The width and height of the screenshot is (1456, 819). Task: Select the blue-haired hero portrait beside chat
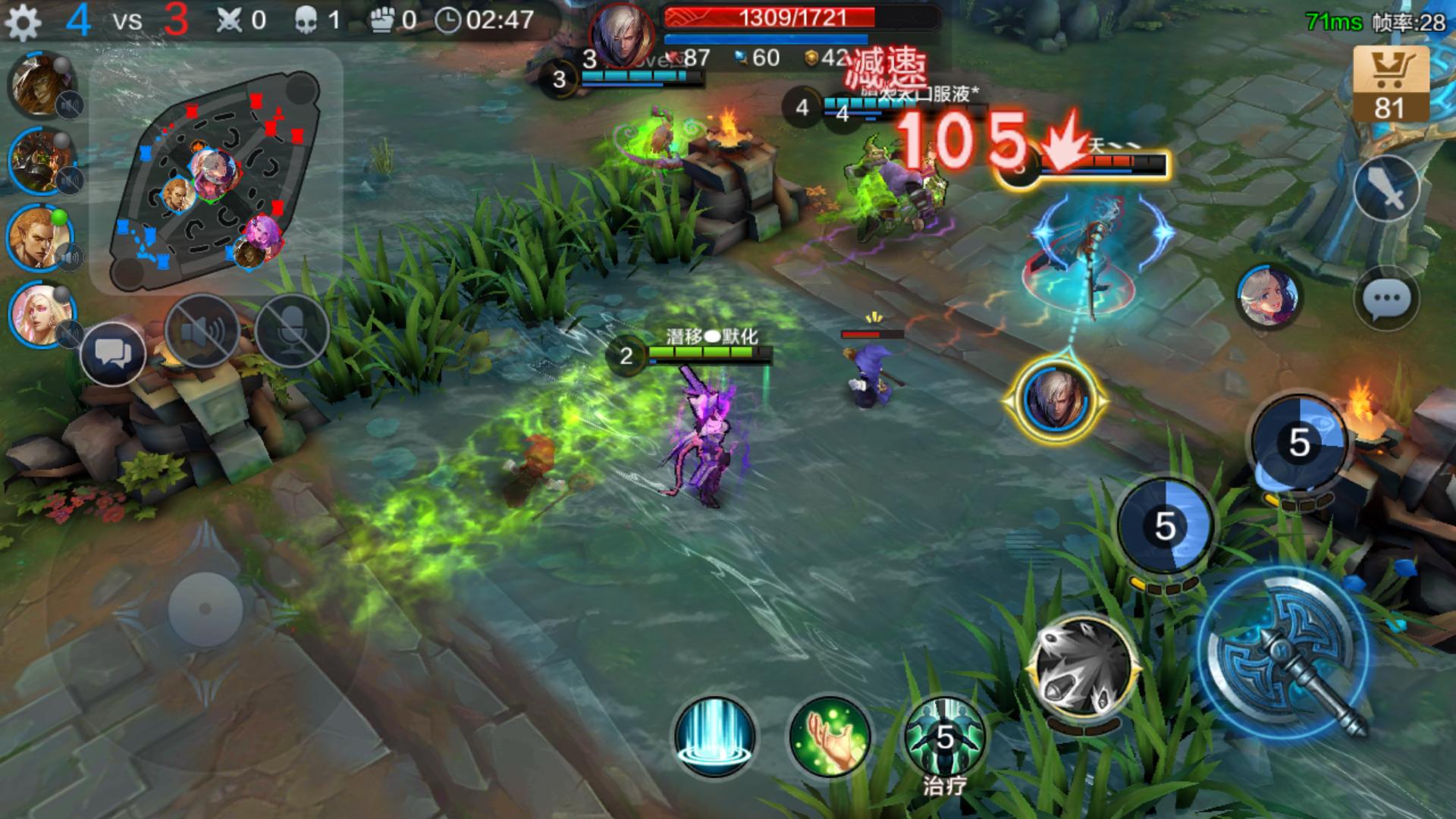[x=1267, y=297]
